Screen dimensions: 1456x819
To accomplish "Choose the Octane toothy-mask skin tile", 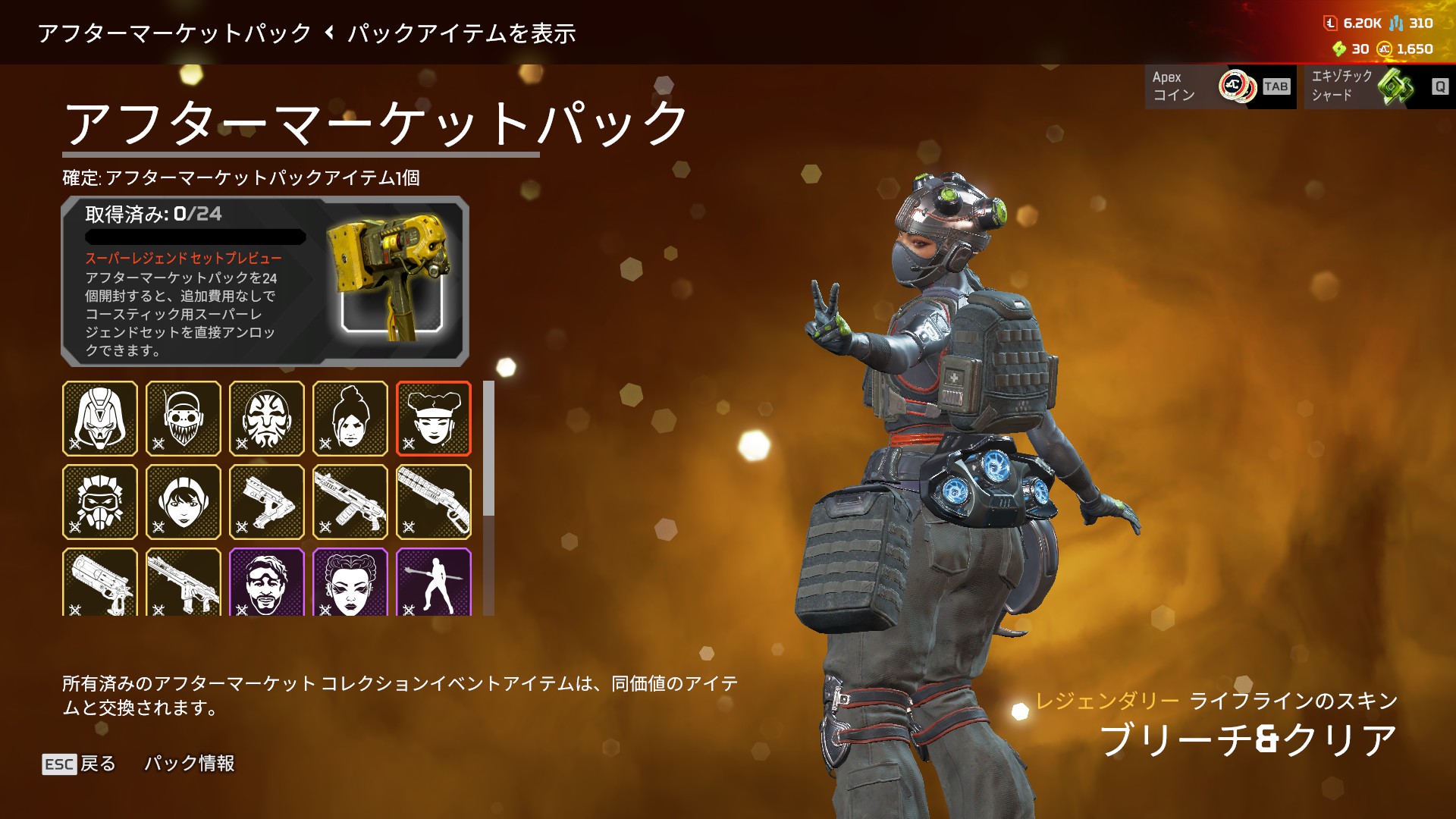I will 184,419.
